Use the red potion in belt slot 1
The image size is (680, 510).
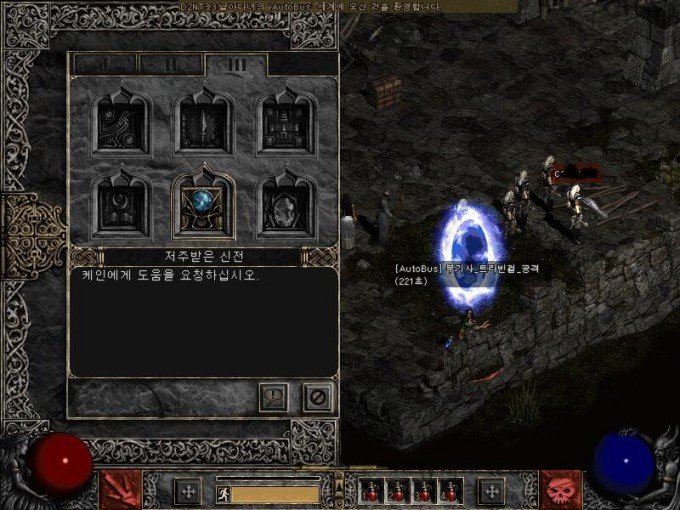(x=374, y=491)
